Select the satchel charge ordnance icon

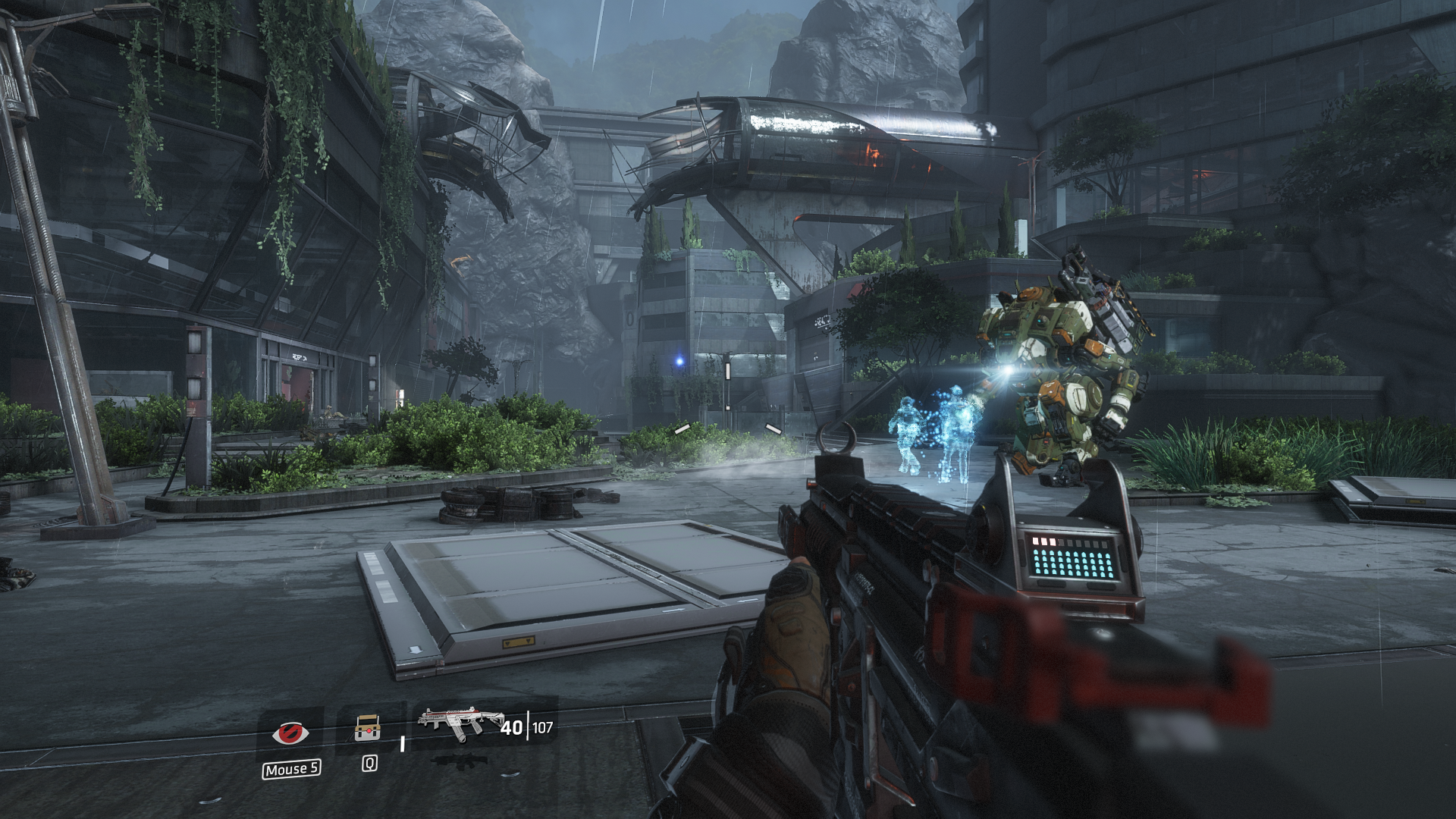(368, 728)
